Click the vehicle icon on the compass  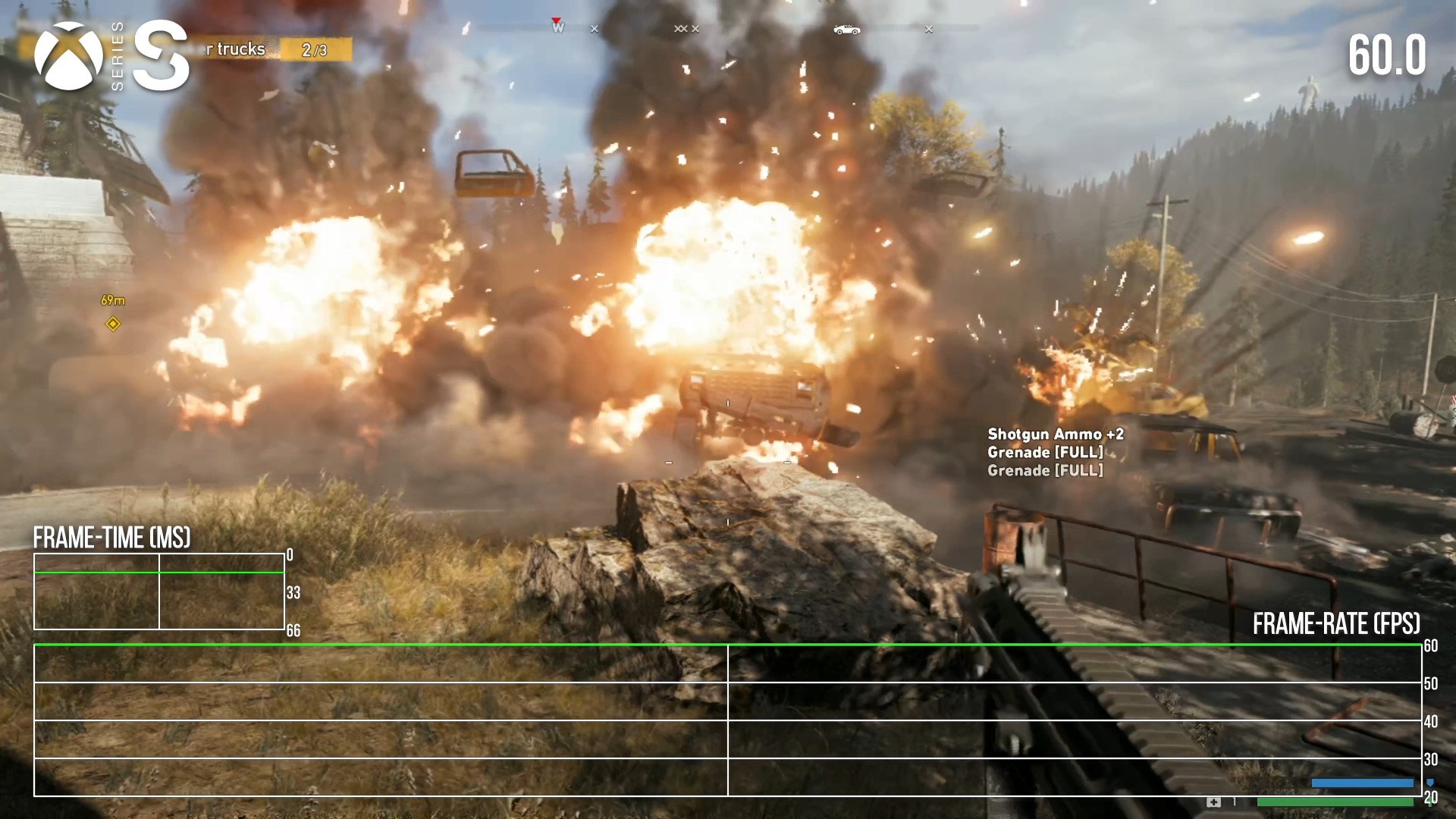(x=846, y=30)
